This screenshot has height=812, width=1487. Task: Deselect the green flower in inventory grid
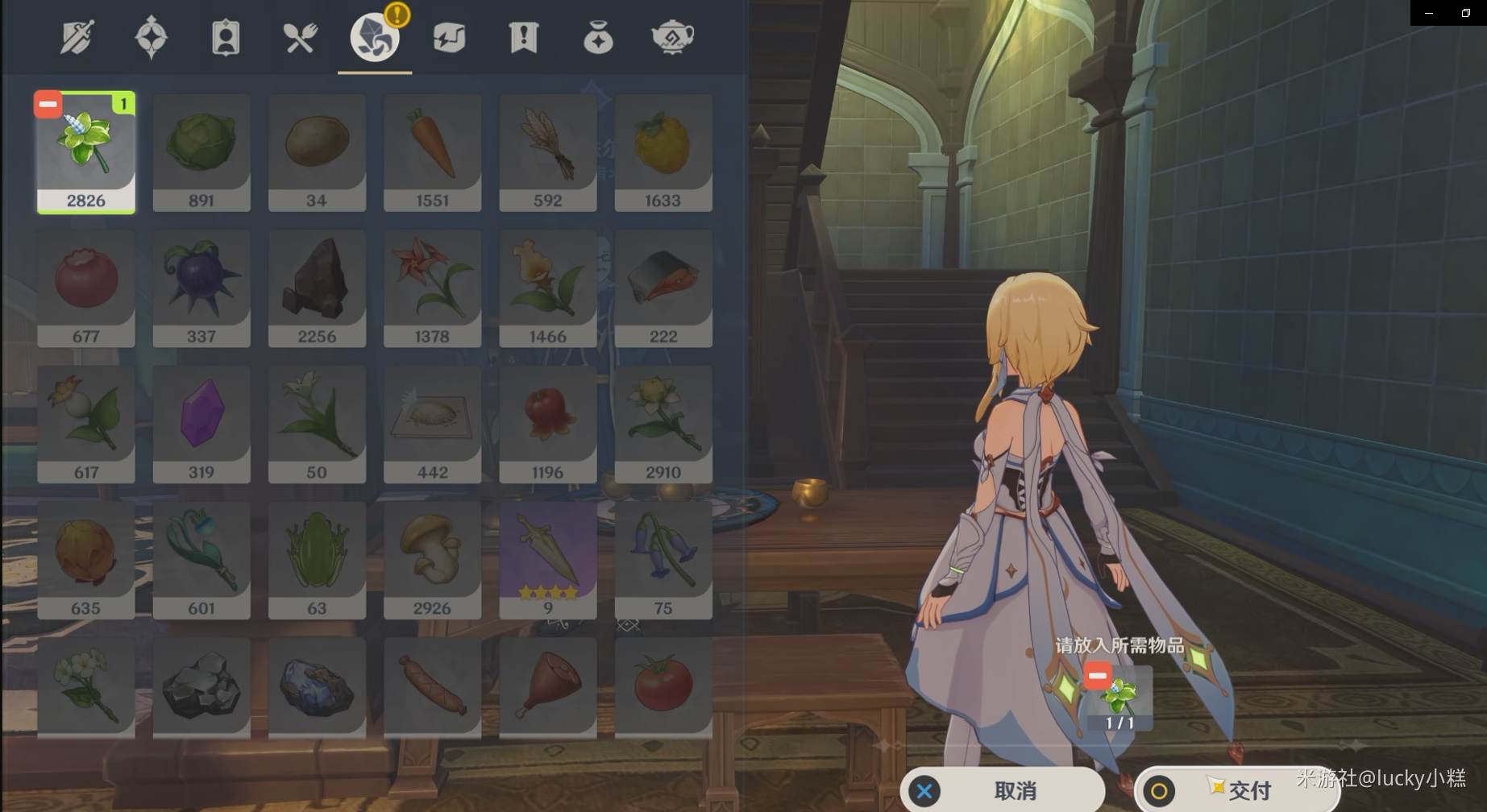[x=48, y=105]
